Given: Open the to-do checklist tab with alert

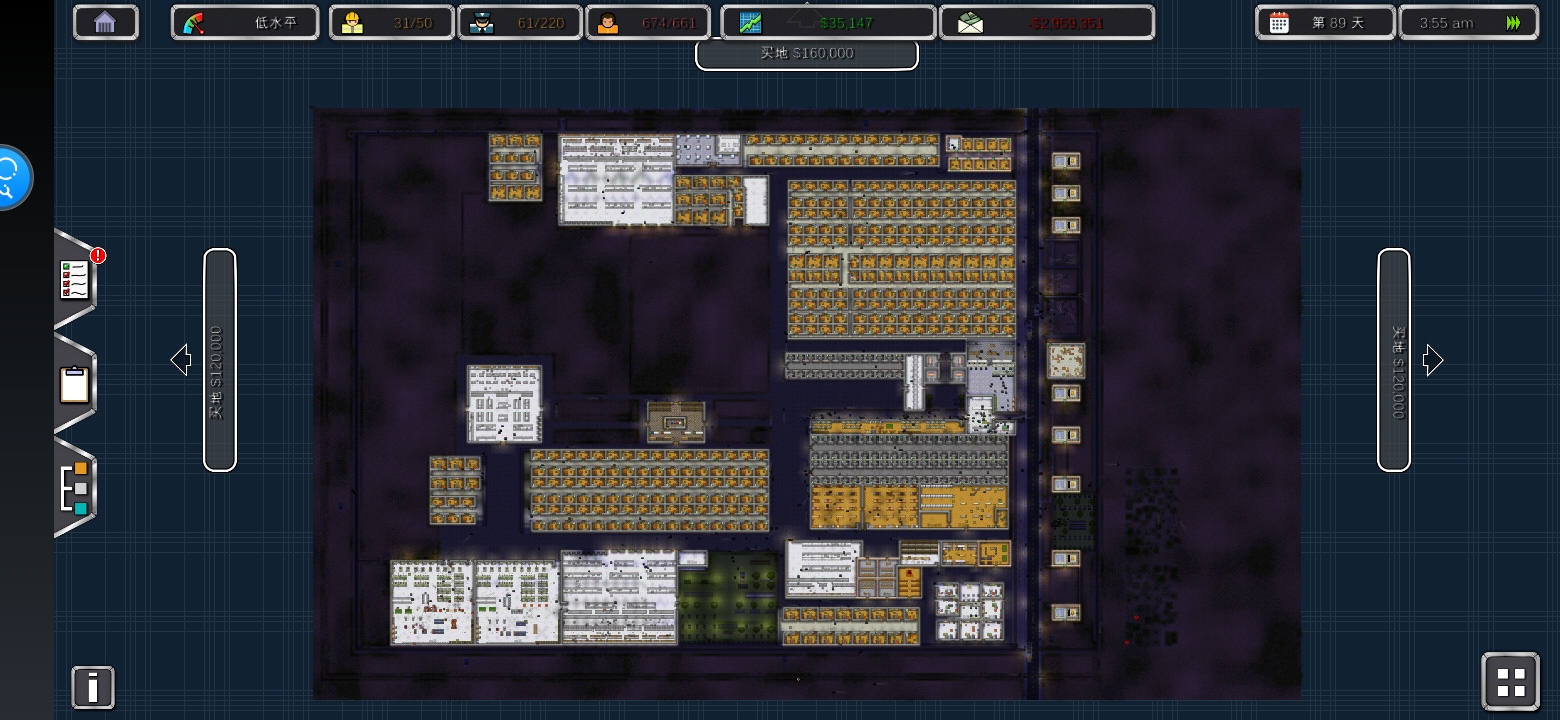Looking at the screenshot, I should [76, 280].
